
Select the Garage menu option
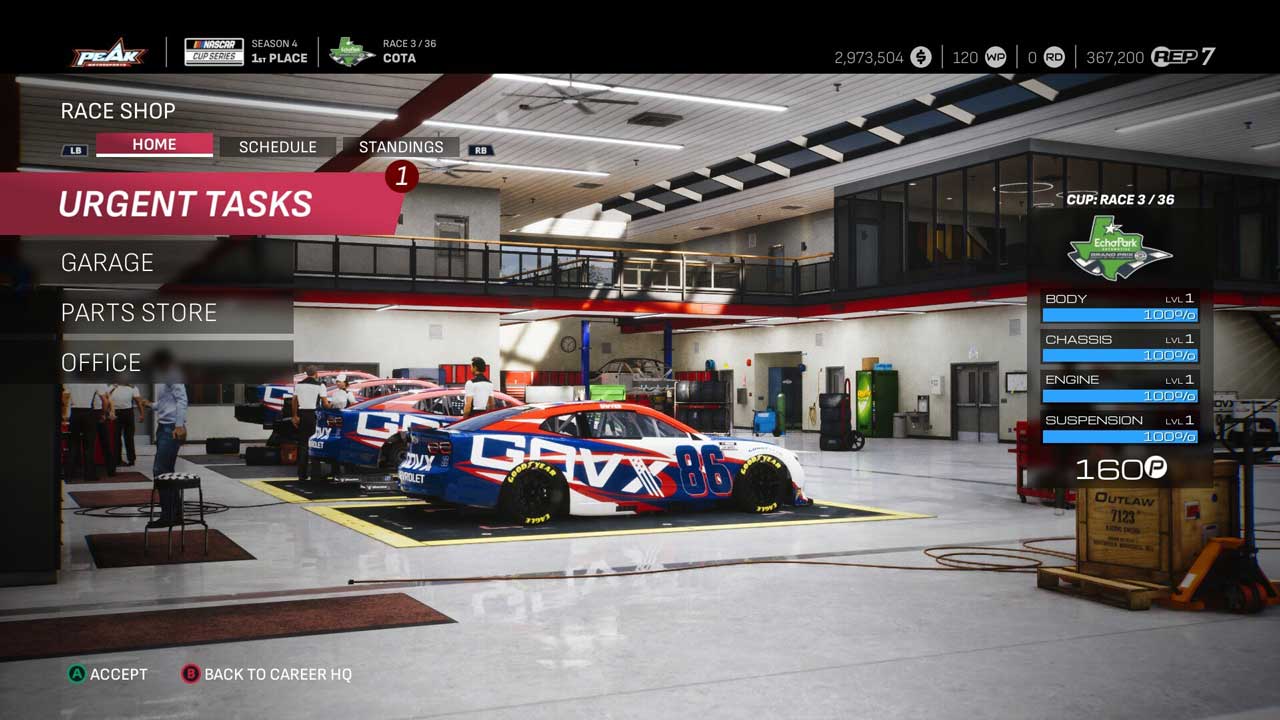107,263
